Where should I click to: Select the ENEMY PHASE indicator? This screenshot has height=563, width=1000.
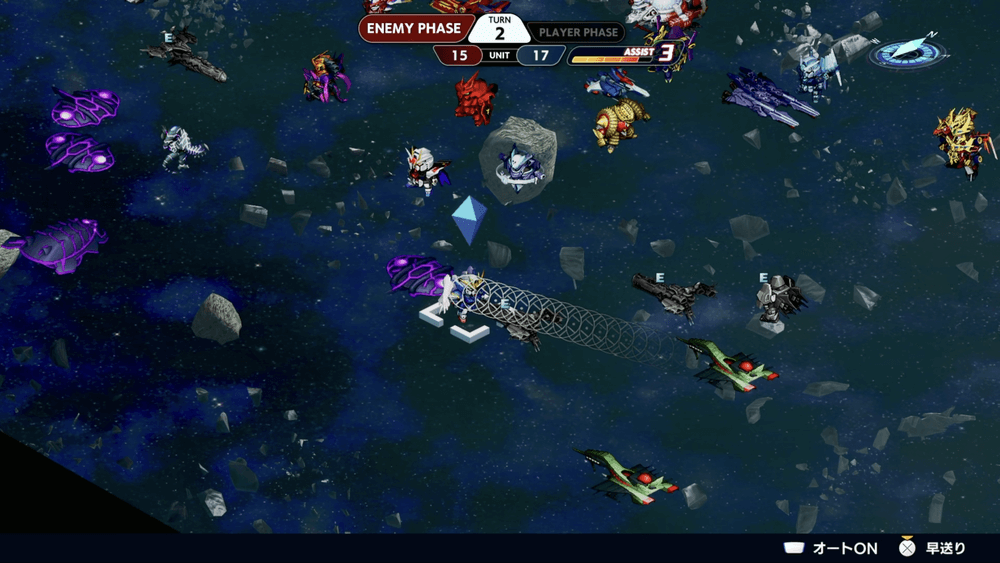411,29
